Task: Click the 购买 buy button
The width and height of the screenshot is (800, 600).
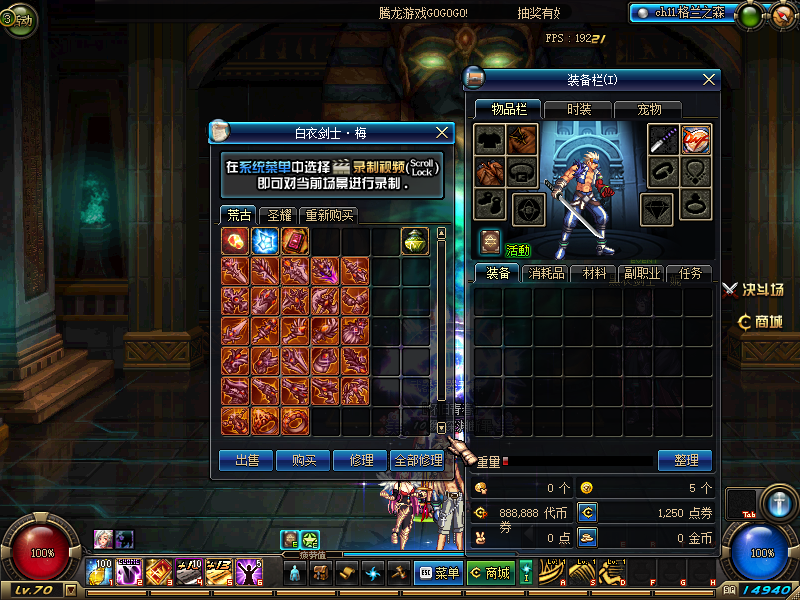Action: pyautogui.click(x=303, y=460)
